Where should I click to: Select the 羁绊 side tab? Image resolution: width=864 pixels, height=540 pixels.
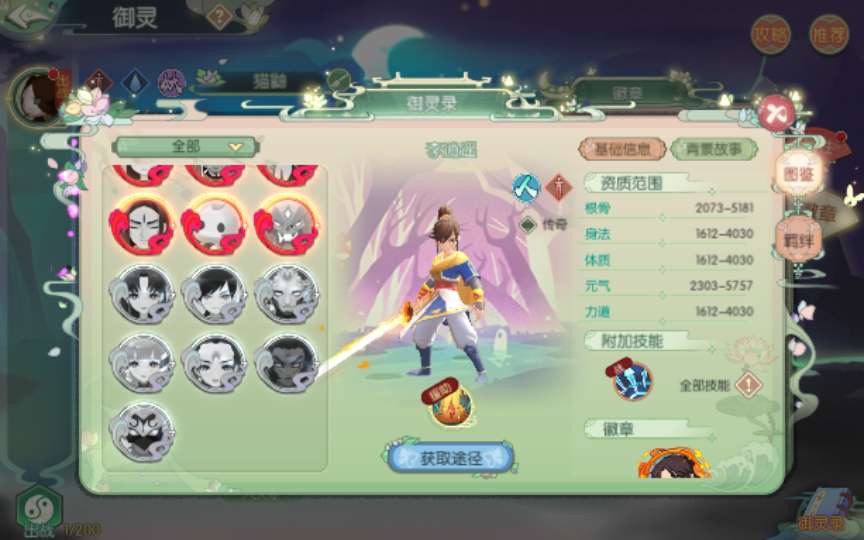pyautogui.click(x=797, y=237)
